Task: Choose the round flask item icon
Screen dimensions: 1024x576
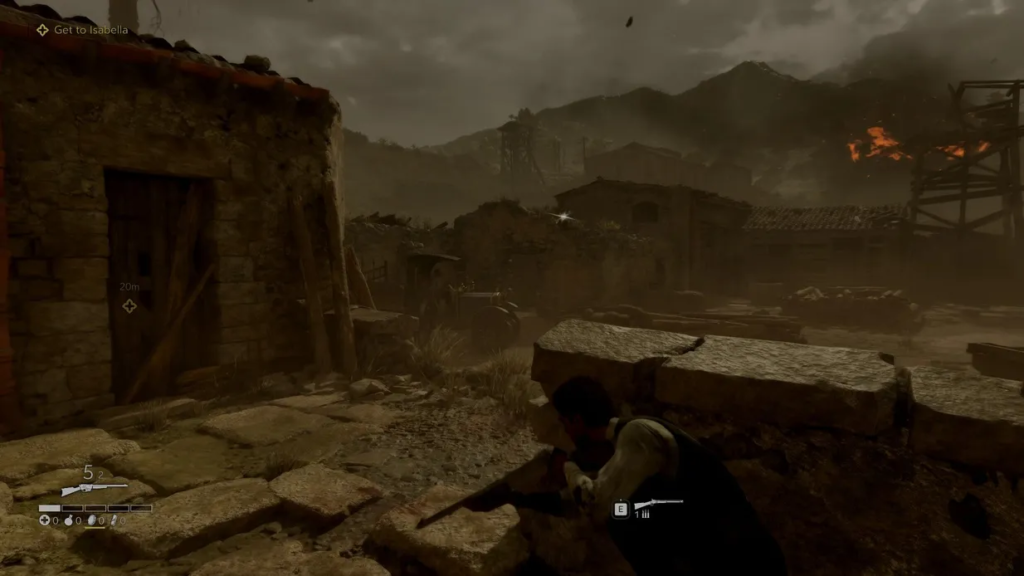Action: point(68,520)
